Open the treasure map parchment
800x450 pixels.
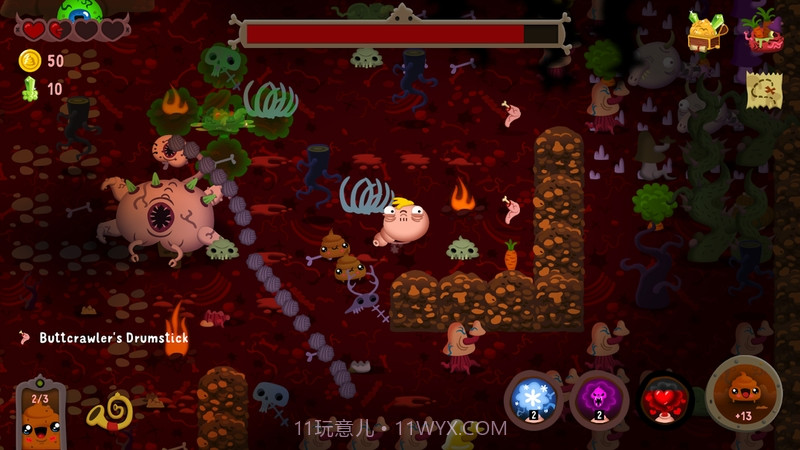coord(763,90)
